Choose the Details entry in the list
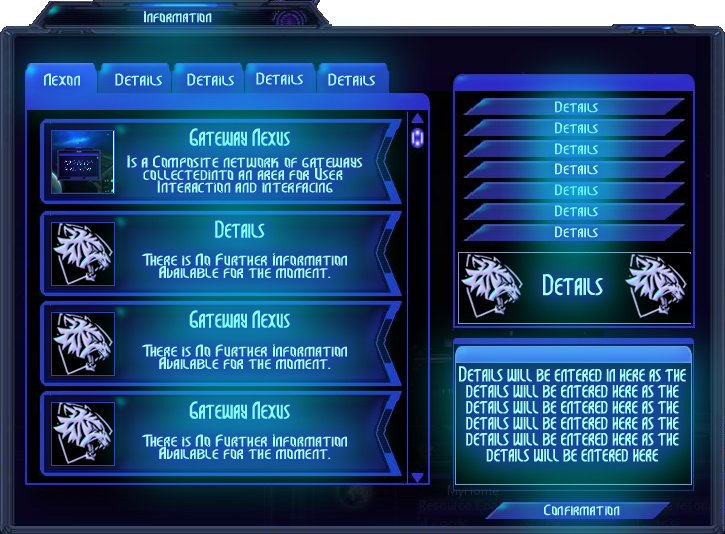This screenshot has width=725, height=534. click(x=240, y=252)
